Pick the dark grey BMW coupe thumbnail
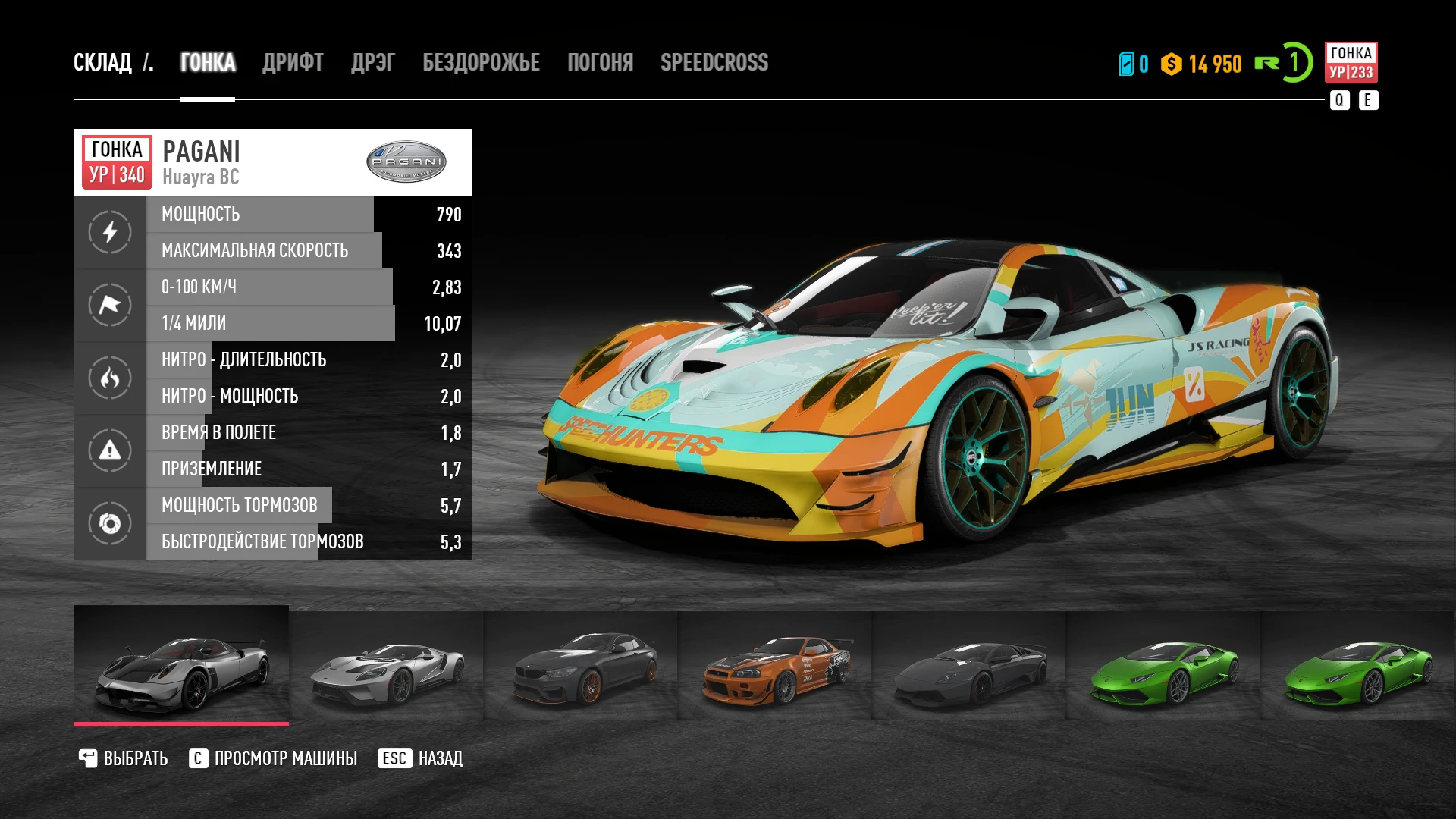1456x819 pixels. pos(581,667)
